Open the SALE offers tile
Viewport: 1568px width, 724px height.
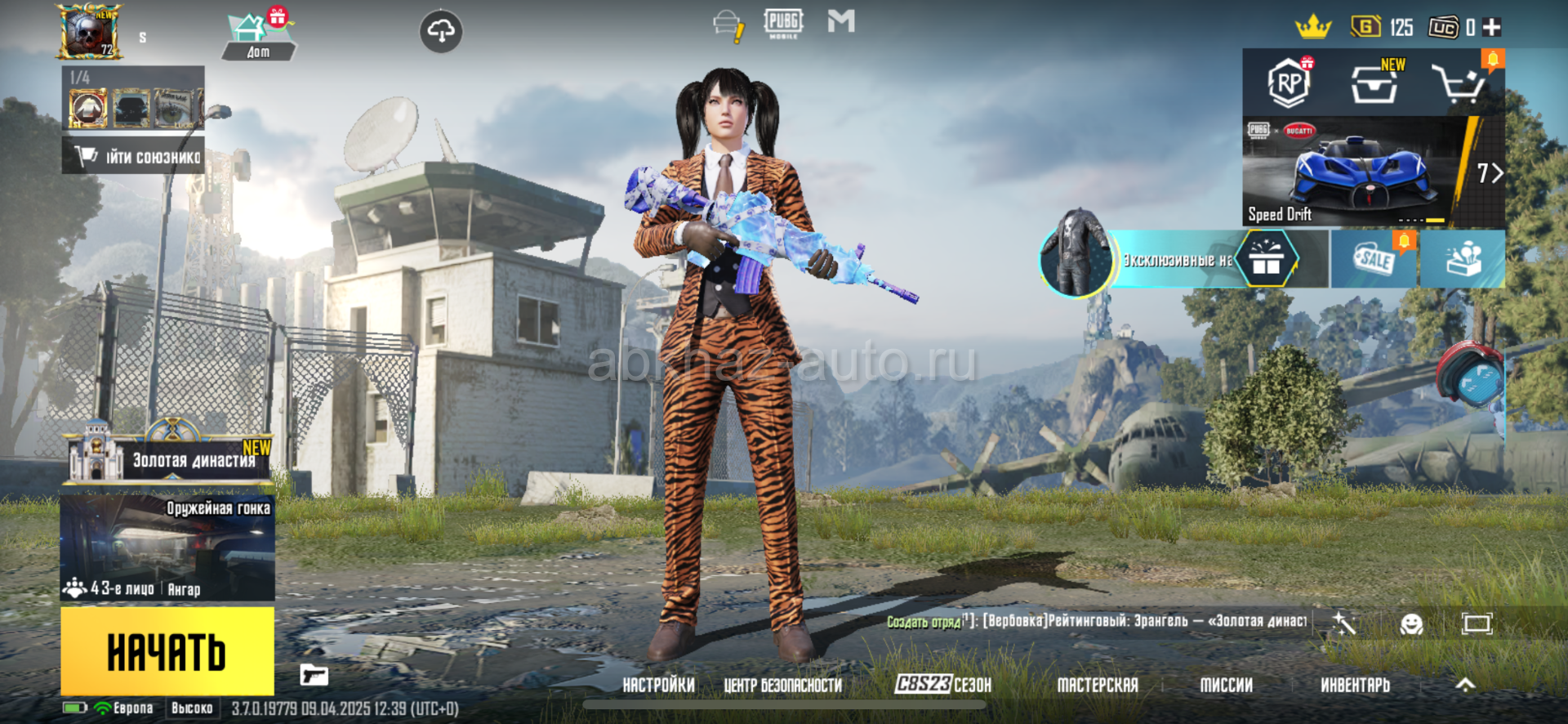(x=1374, y=259)
